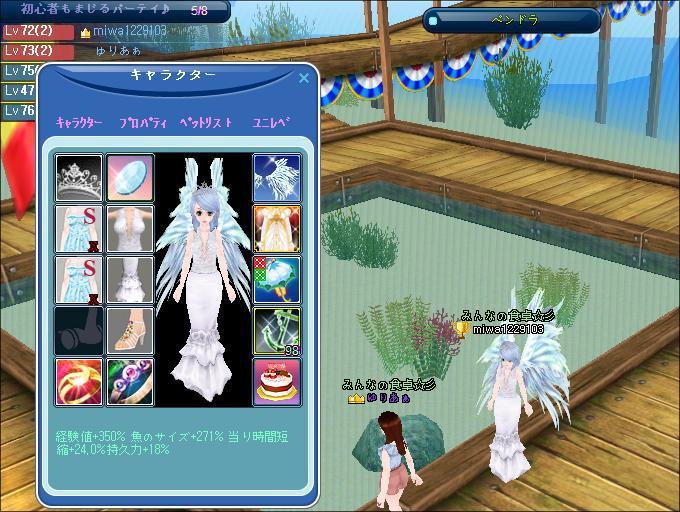Close the character window
This screenshot has height=512, width=680.
click(304, 77)
